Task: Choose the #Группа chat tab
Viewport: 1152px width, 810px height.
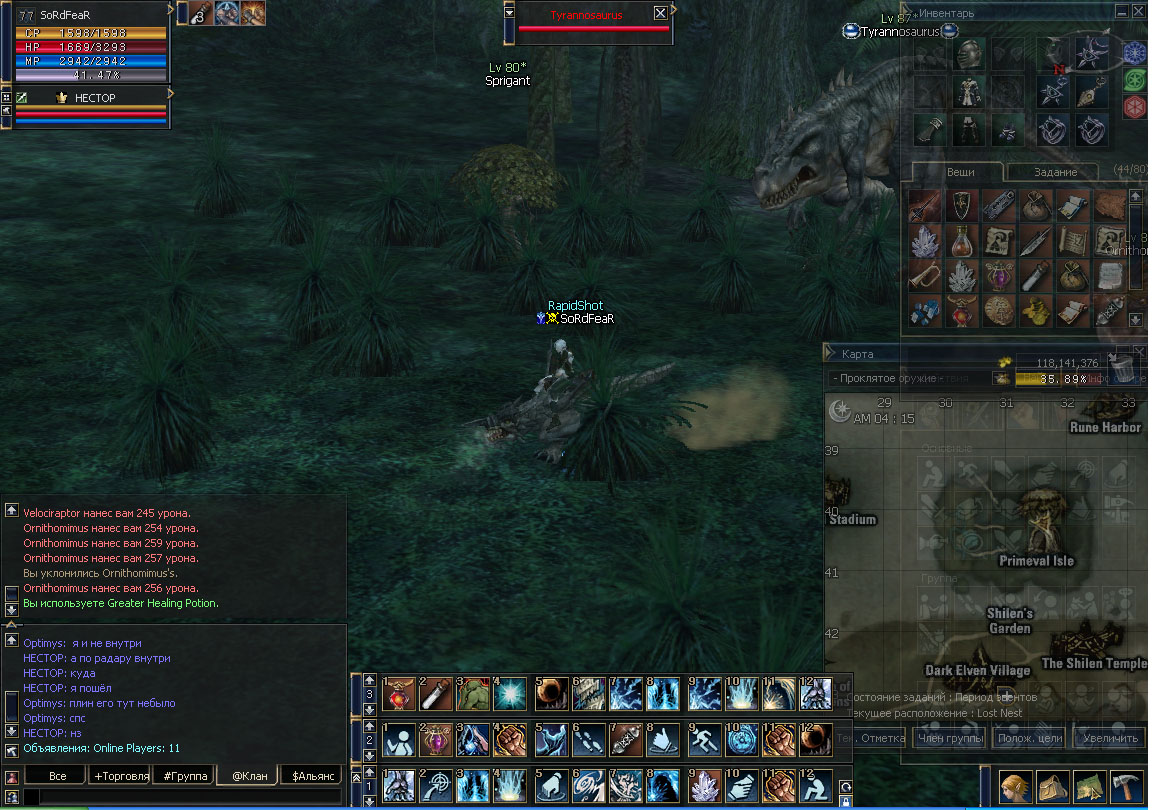Action: (184, 775)
